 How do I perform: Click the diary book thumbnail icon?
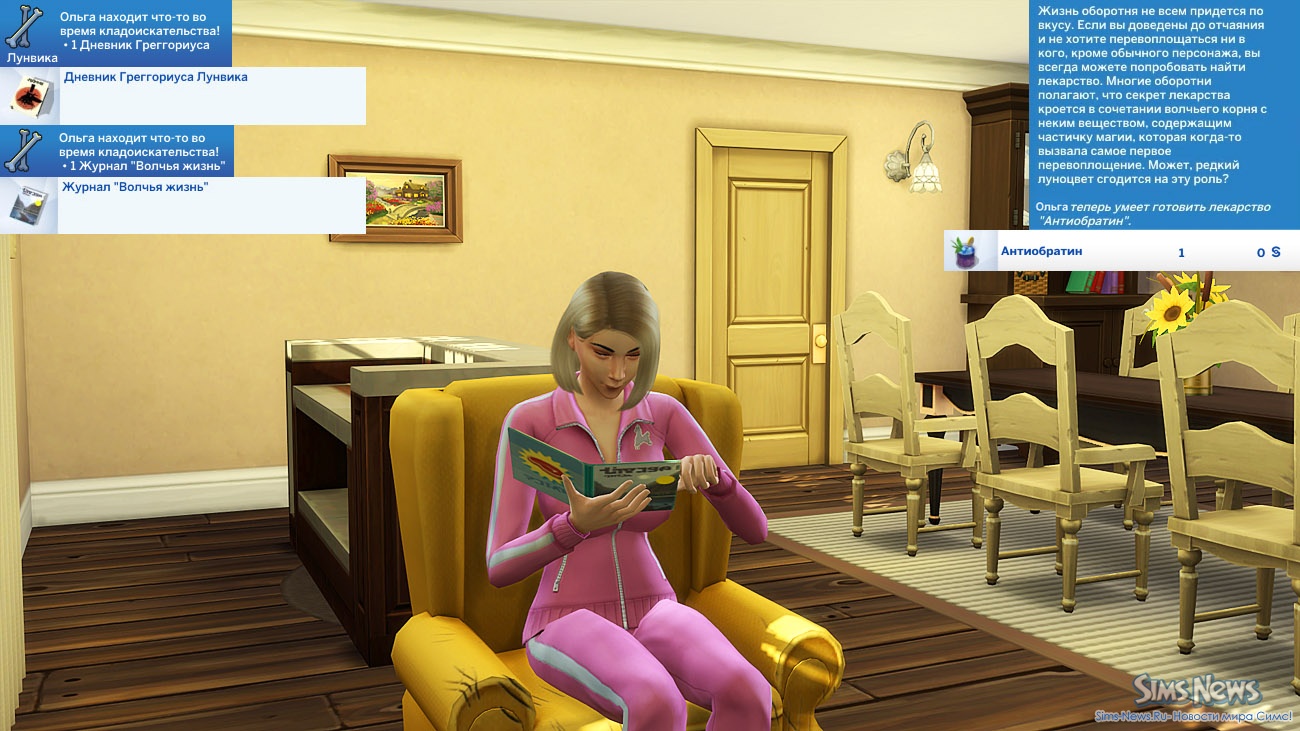click(30, 96)
